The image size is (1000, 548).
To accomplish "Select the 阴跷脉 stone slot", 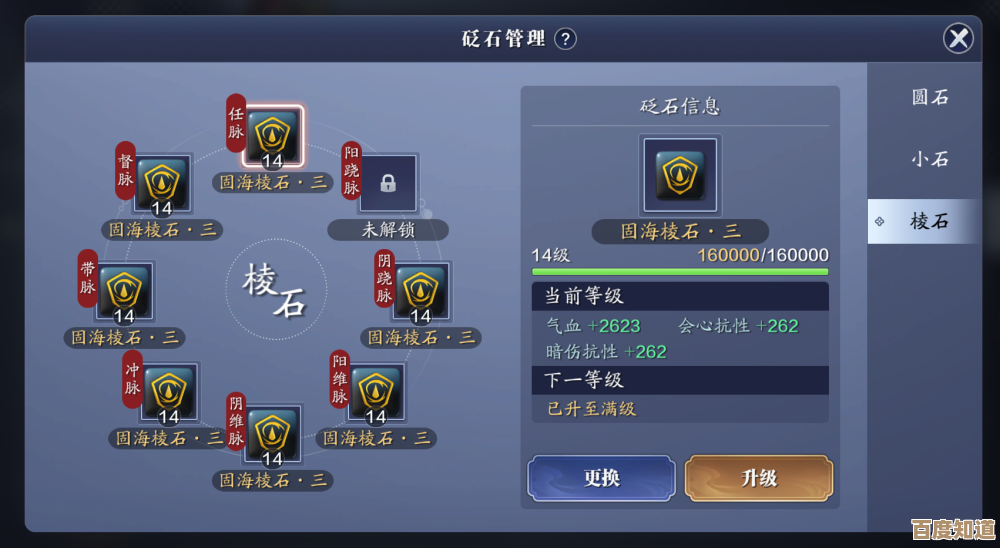I will pos(421,292).
